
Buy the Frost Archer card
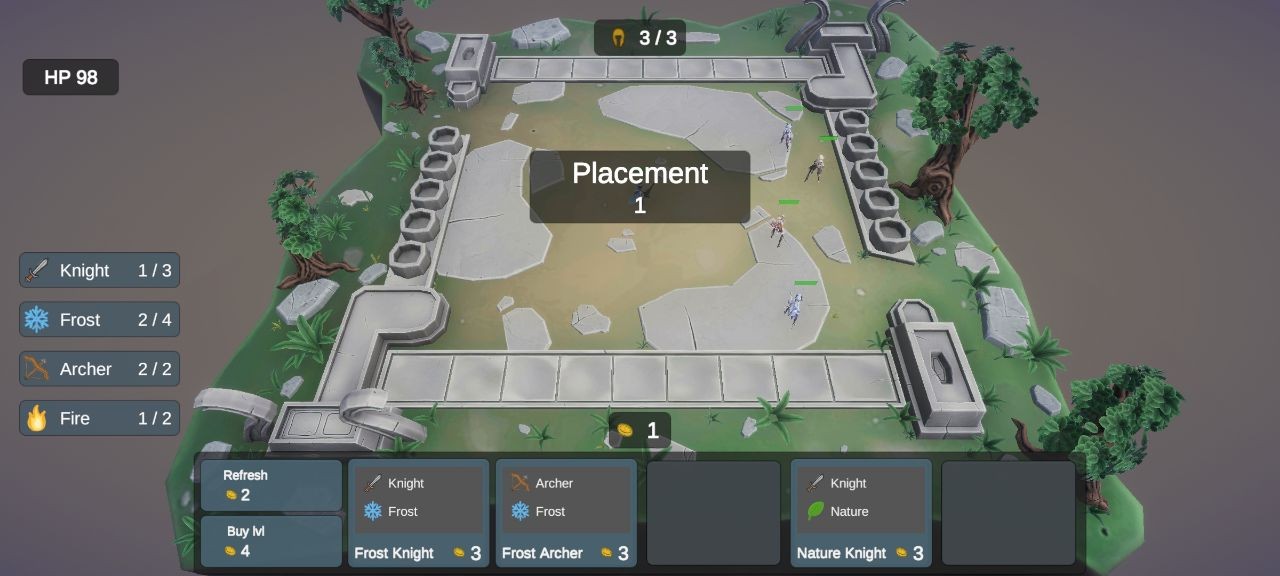[x=565, y=514]
